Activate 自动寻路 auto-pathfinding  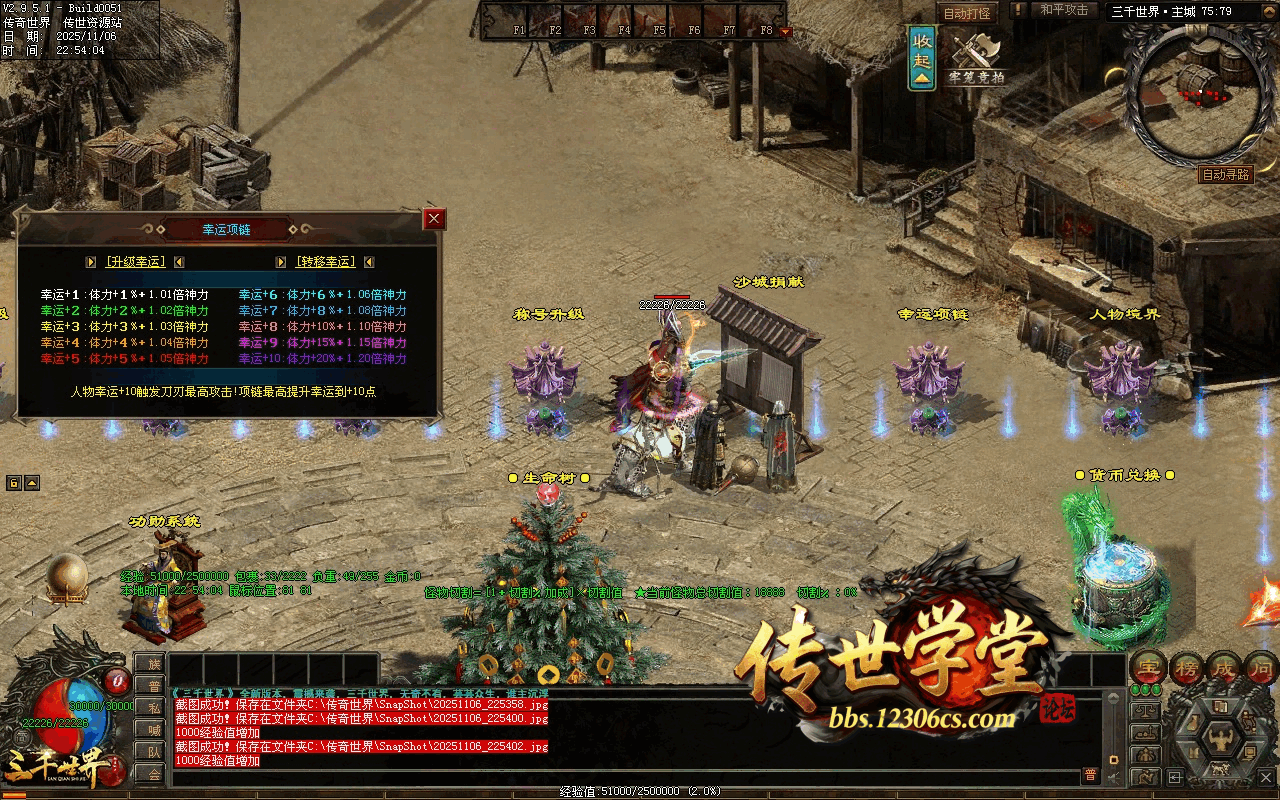click(1226, 174)
